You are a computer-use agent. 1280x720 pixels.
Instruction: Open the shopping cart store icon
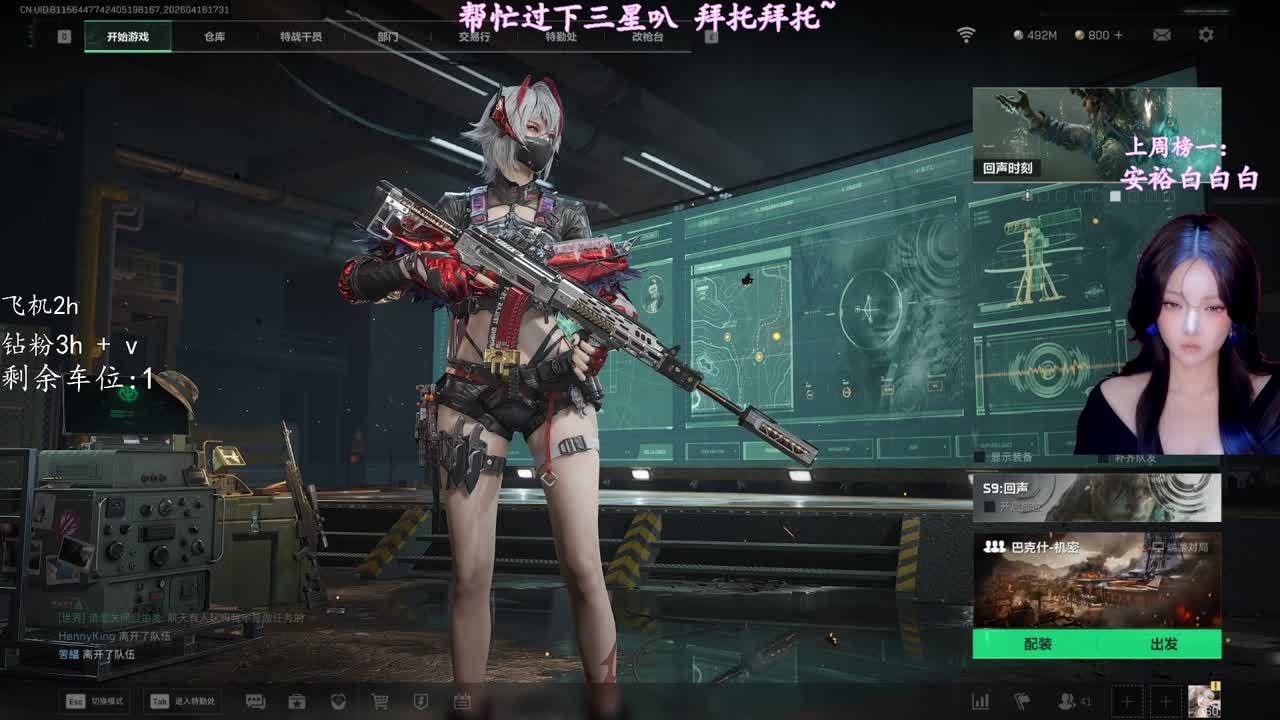click(x=380, y=702)
